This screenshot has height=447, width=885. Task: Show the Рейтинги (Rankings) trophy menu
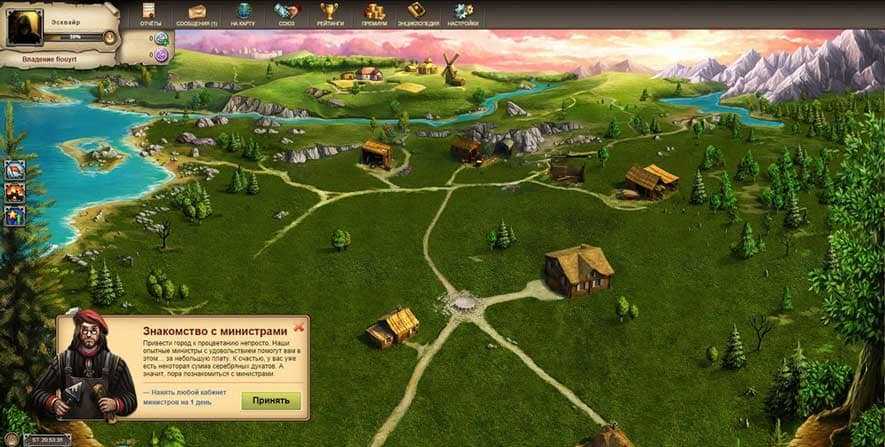tap(330, 14)
